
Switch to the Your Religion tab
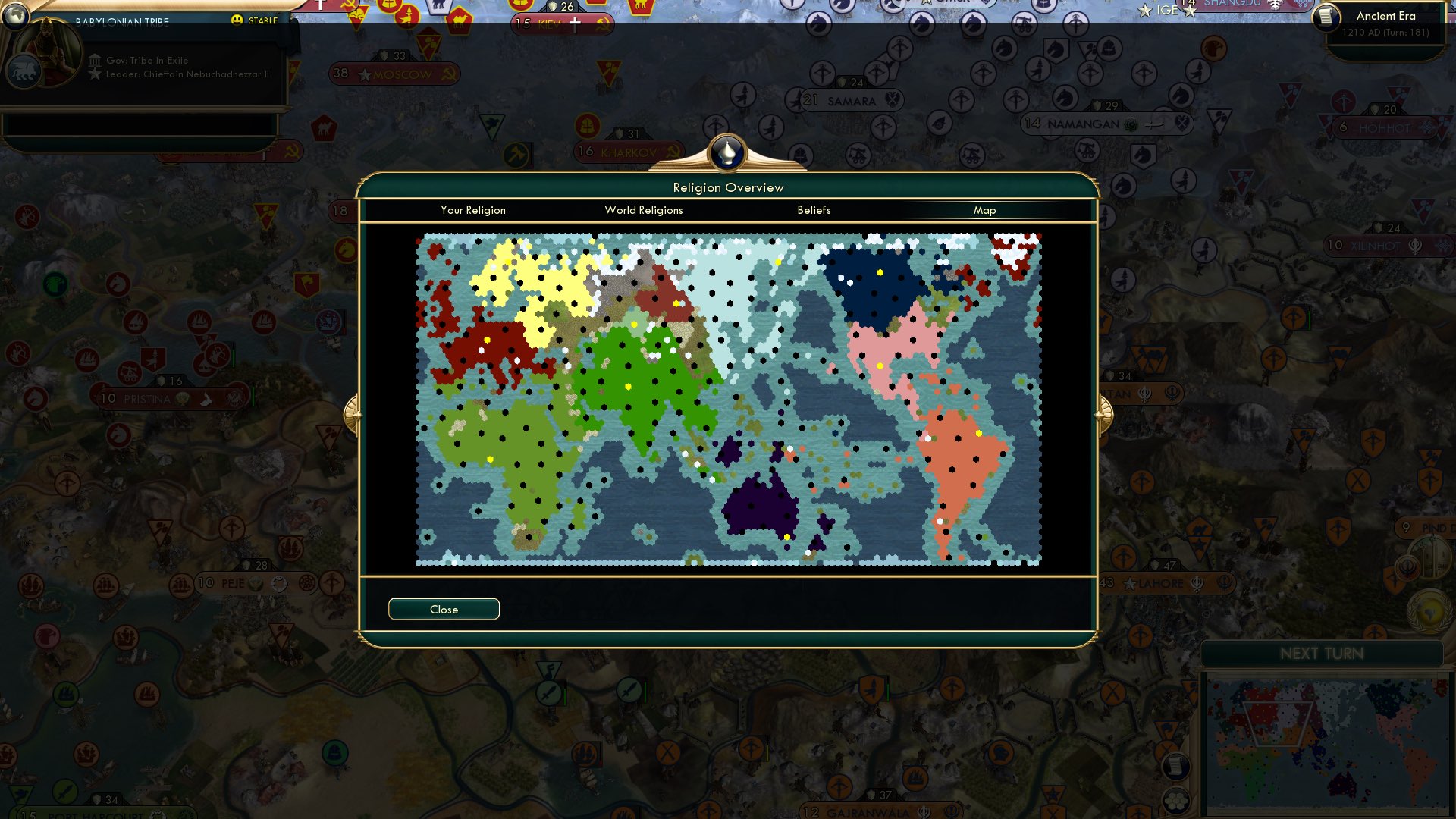coord(473,210)
